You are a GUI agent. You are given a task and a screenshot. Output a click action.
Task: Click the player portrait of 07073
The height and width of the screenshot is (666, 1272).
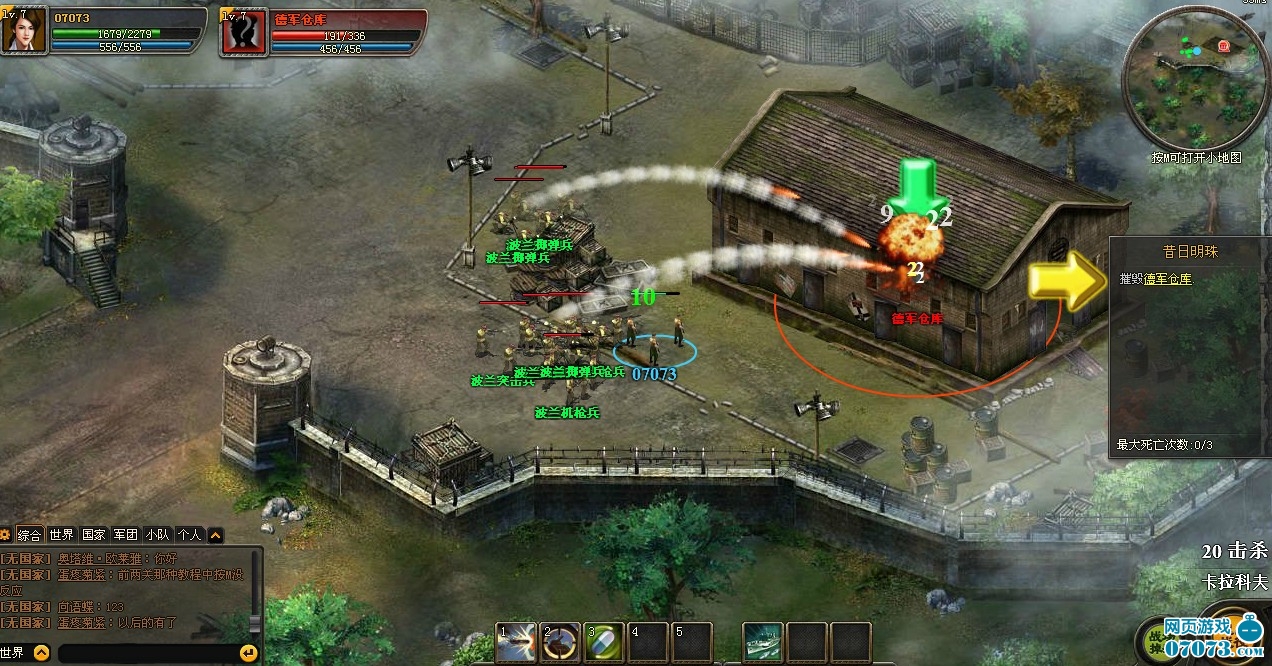click(24, 30)
